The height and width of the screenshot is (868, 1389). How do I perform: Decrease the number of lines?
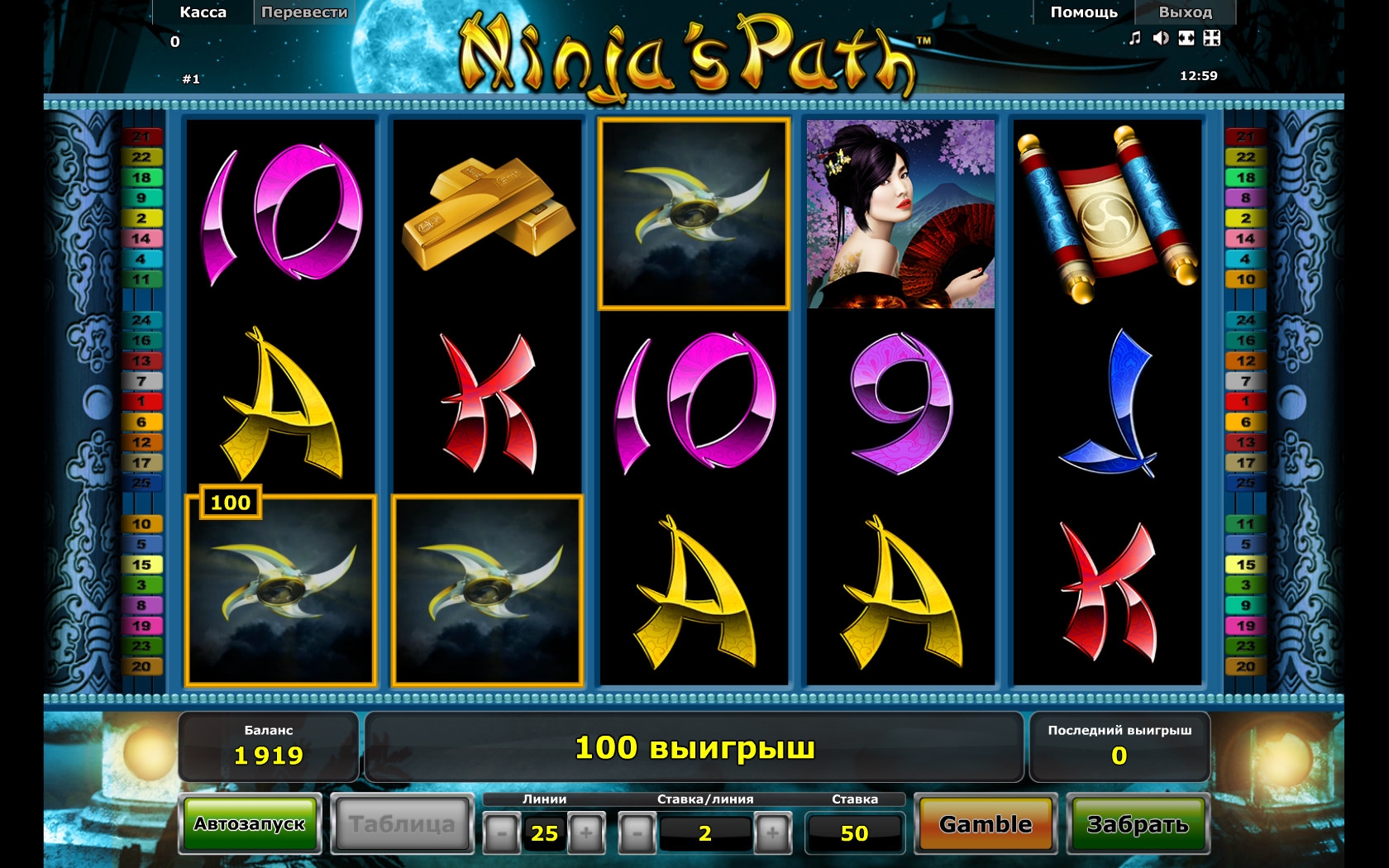[502, 832]
